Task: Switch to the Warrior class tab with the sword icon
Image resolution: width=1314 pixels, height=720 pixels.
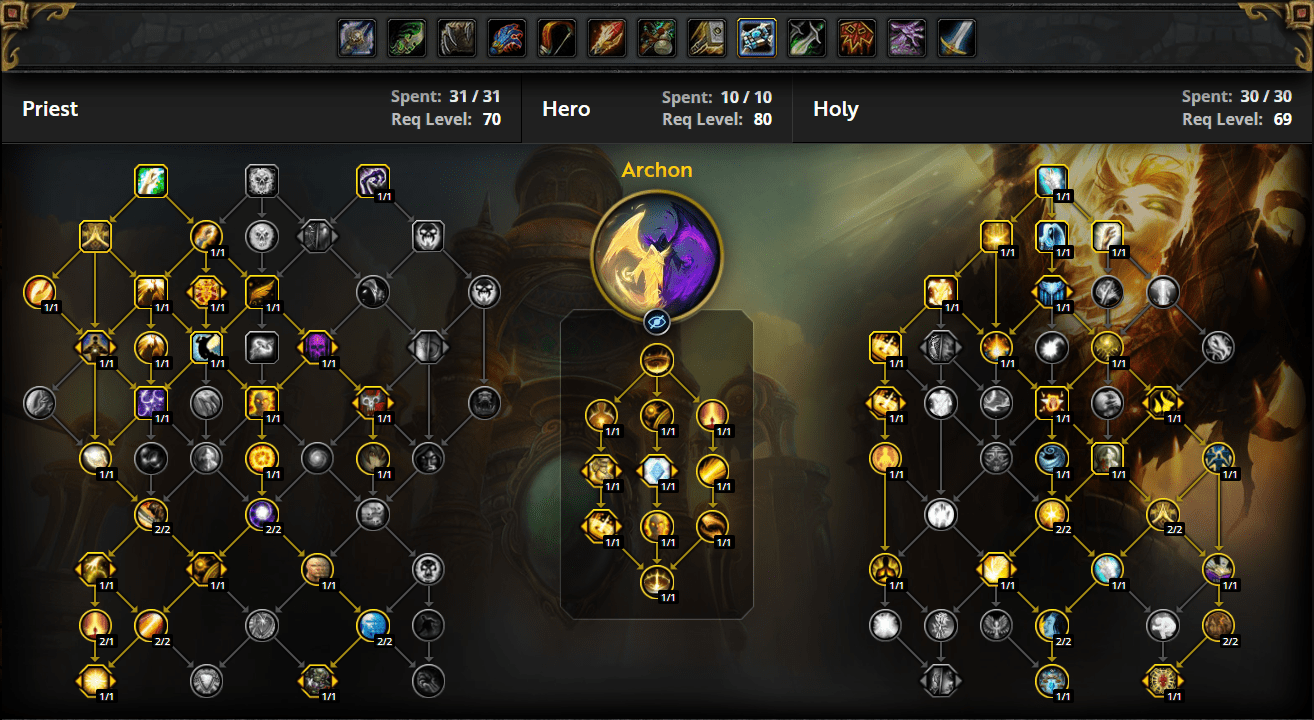Action: (x=956, y=37)
